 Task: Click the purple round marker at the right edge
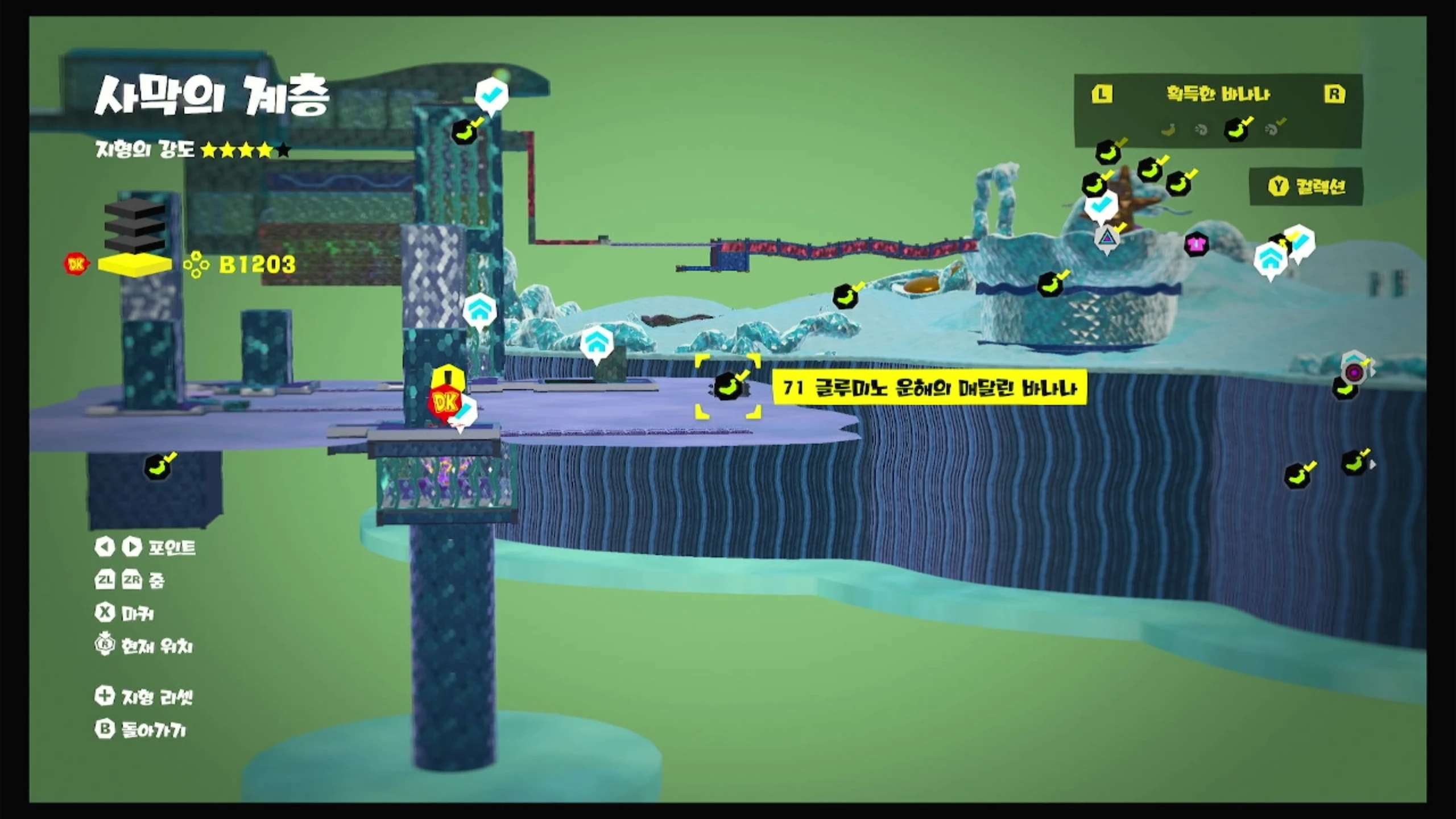coord(1354,373)
